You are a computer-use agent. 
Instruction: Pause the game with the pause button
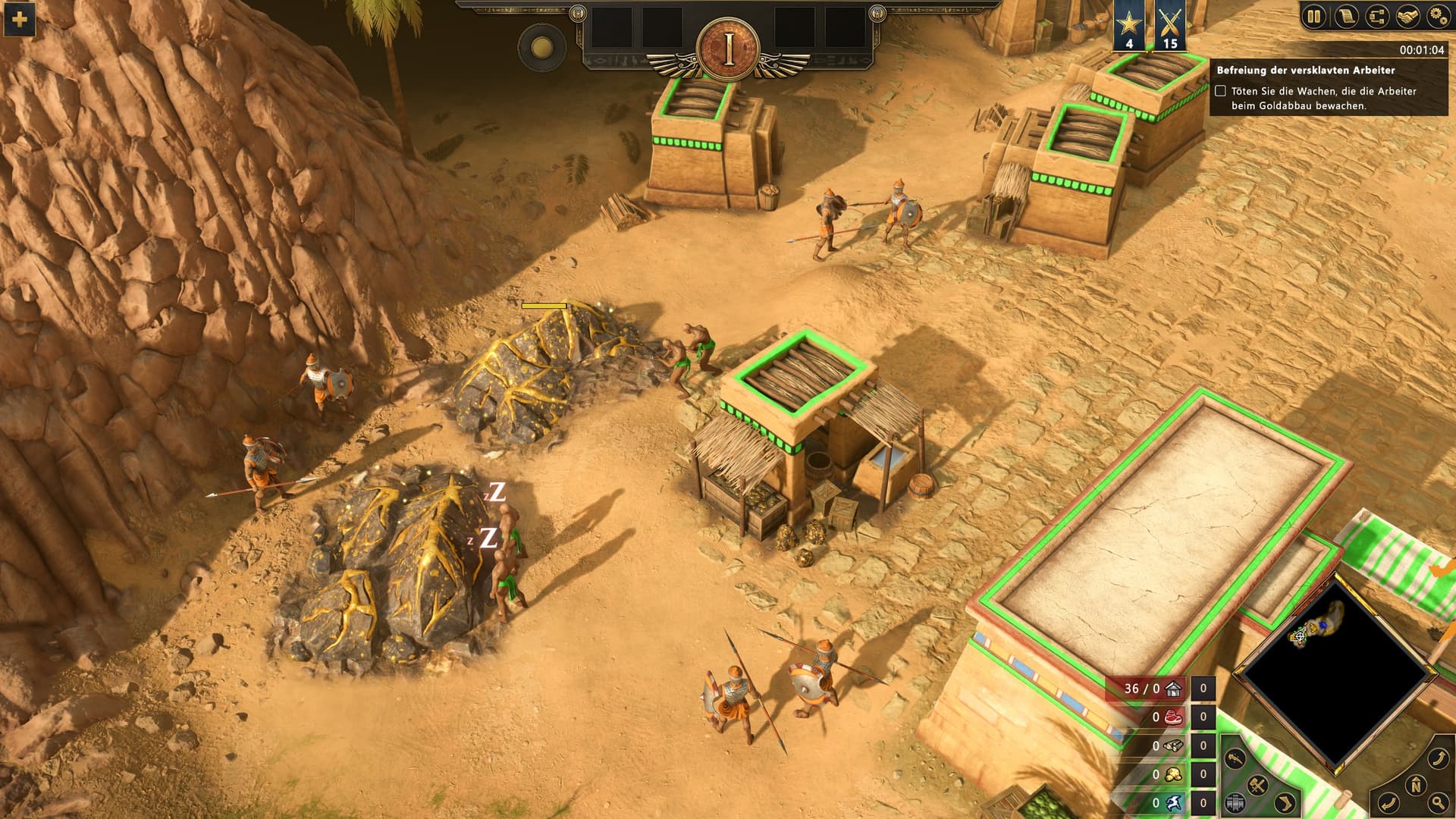tap(1314, 17)
